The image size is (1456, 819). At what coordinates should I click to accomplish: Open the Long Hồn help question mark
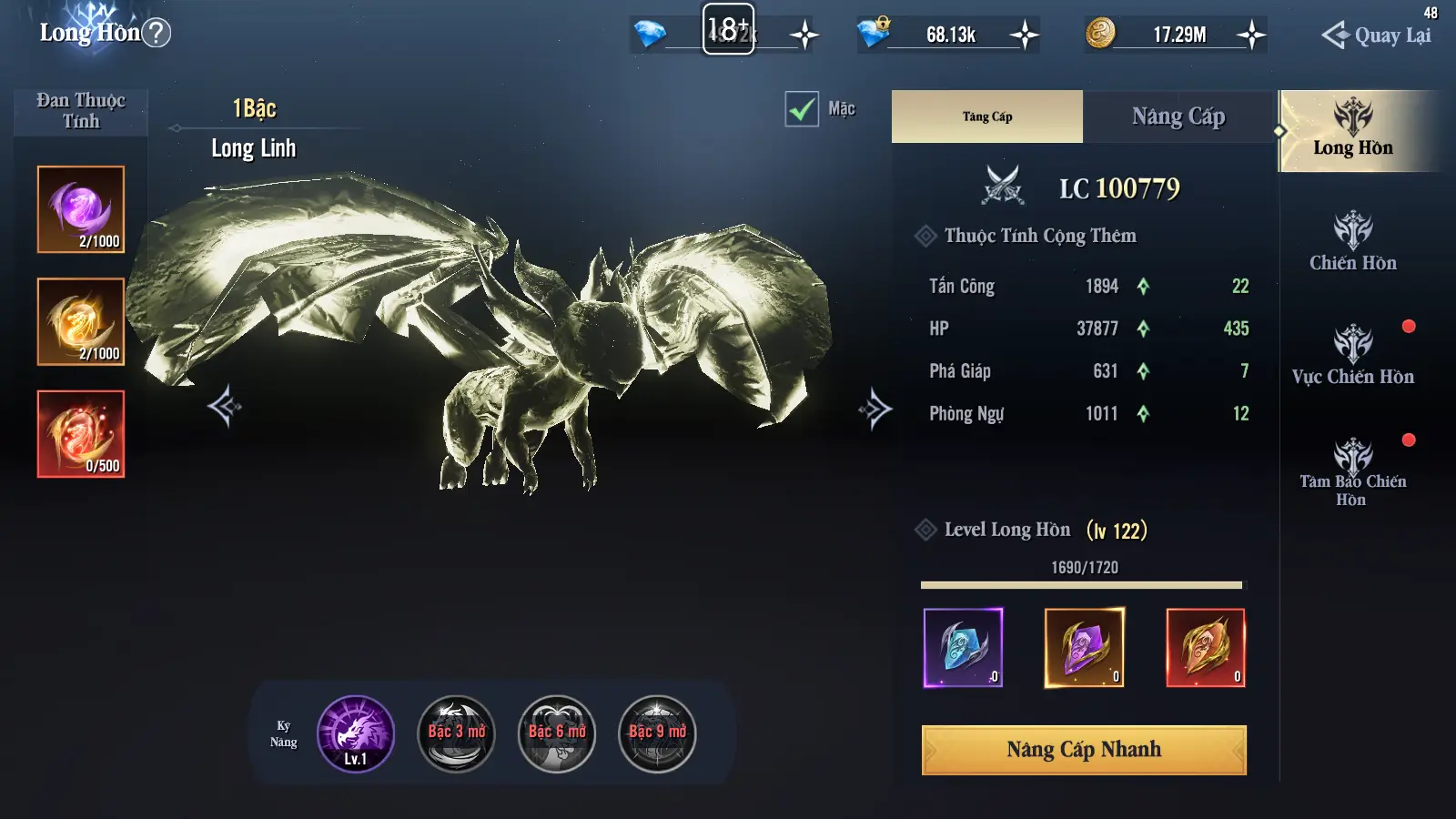click(157, 33)
